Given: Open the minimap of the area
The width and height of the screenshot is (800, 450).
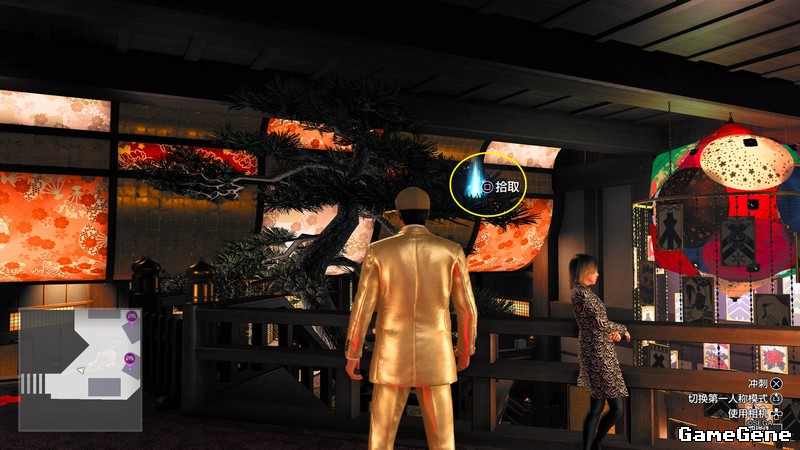Looking at the screenshot, I should (x=80, y=368).
